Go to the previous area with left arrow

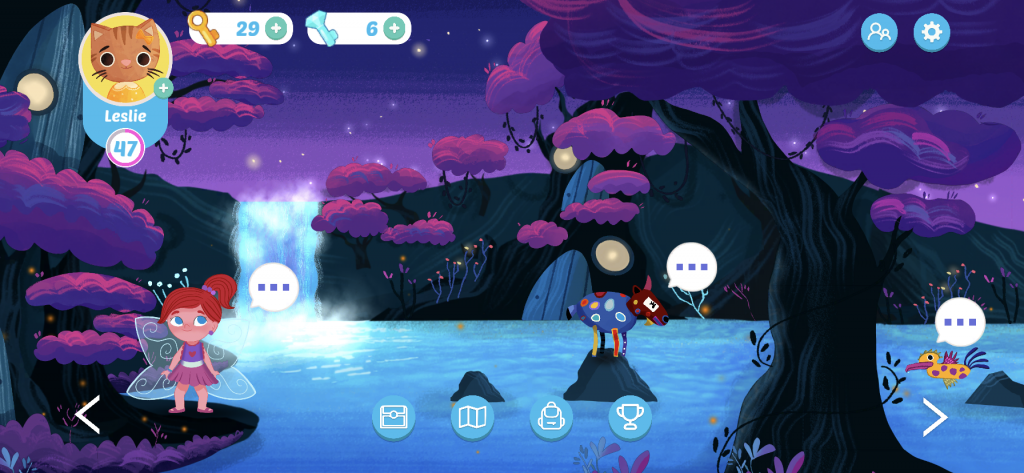tap(88, 415)
